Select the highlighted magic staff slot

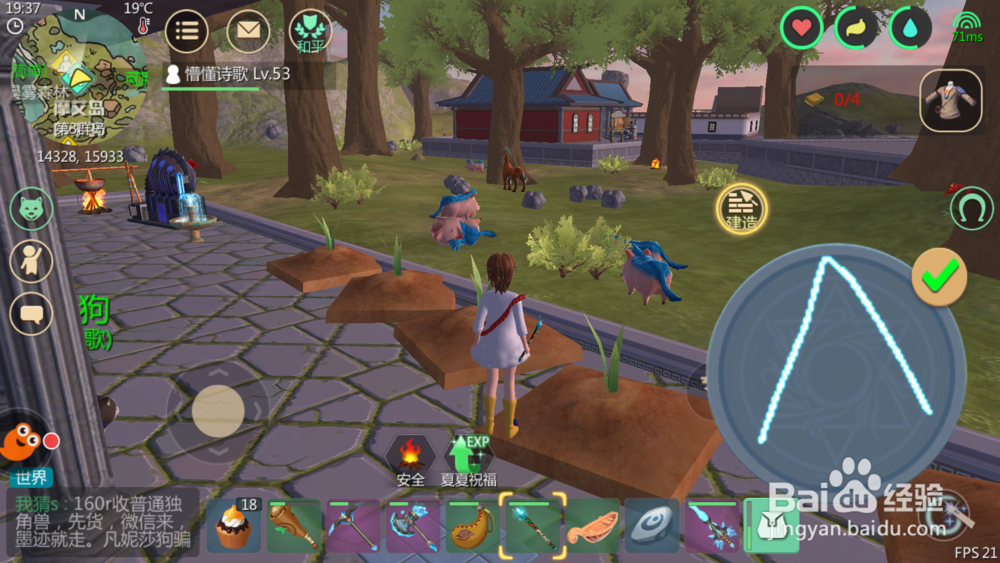pyautogui.click(x=533, y=526)
